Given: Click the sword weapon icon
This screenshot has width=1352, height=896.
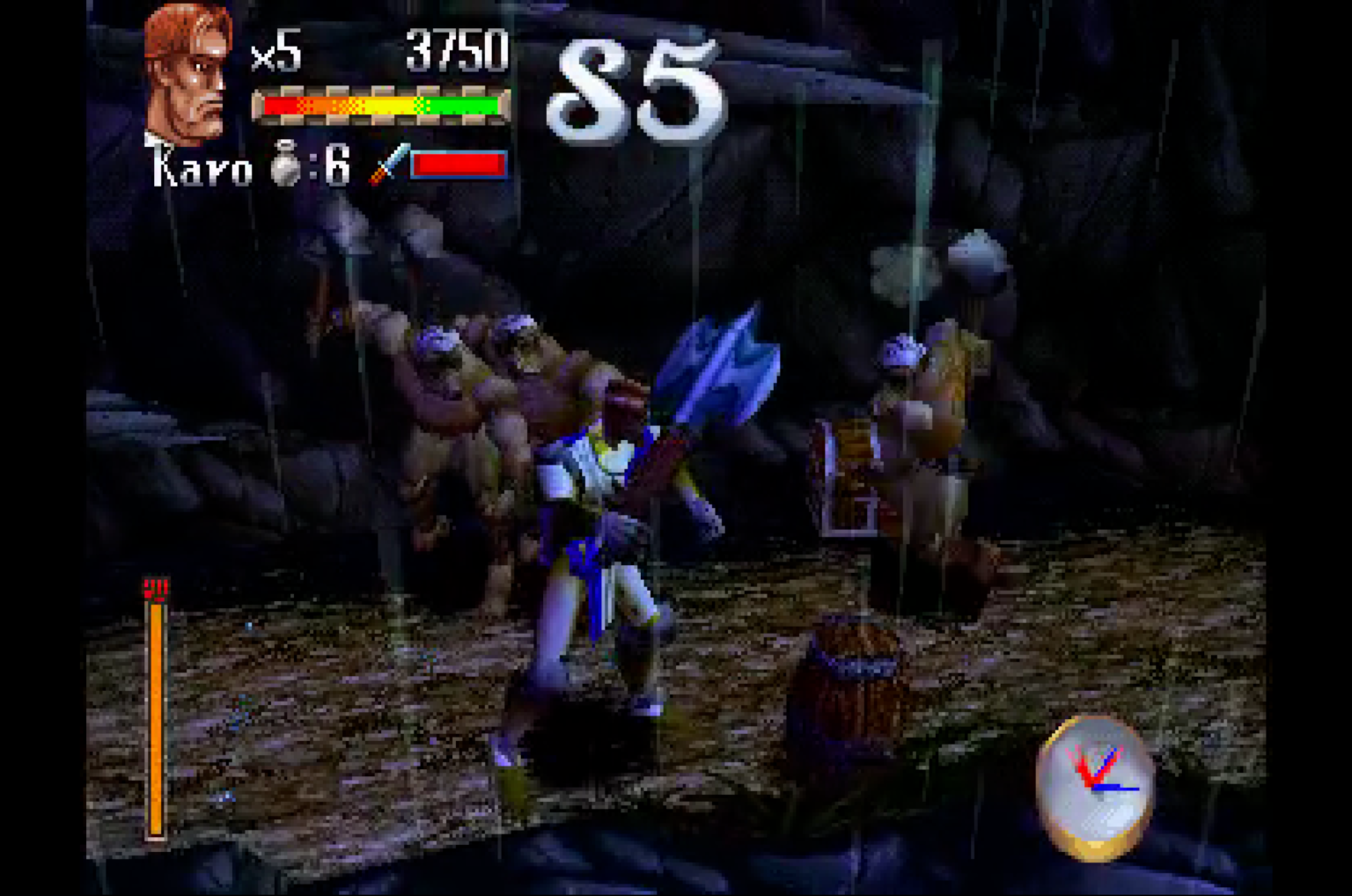Looking at the screenshot, I should 388,165.
